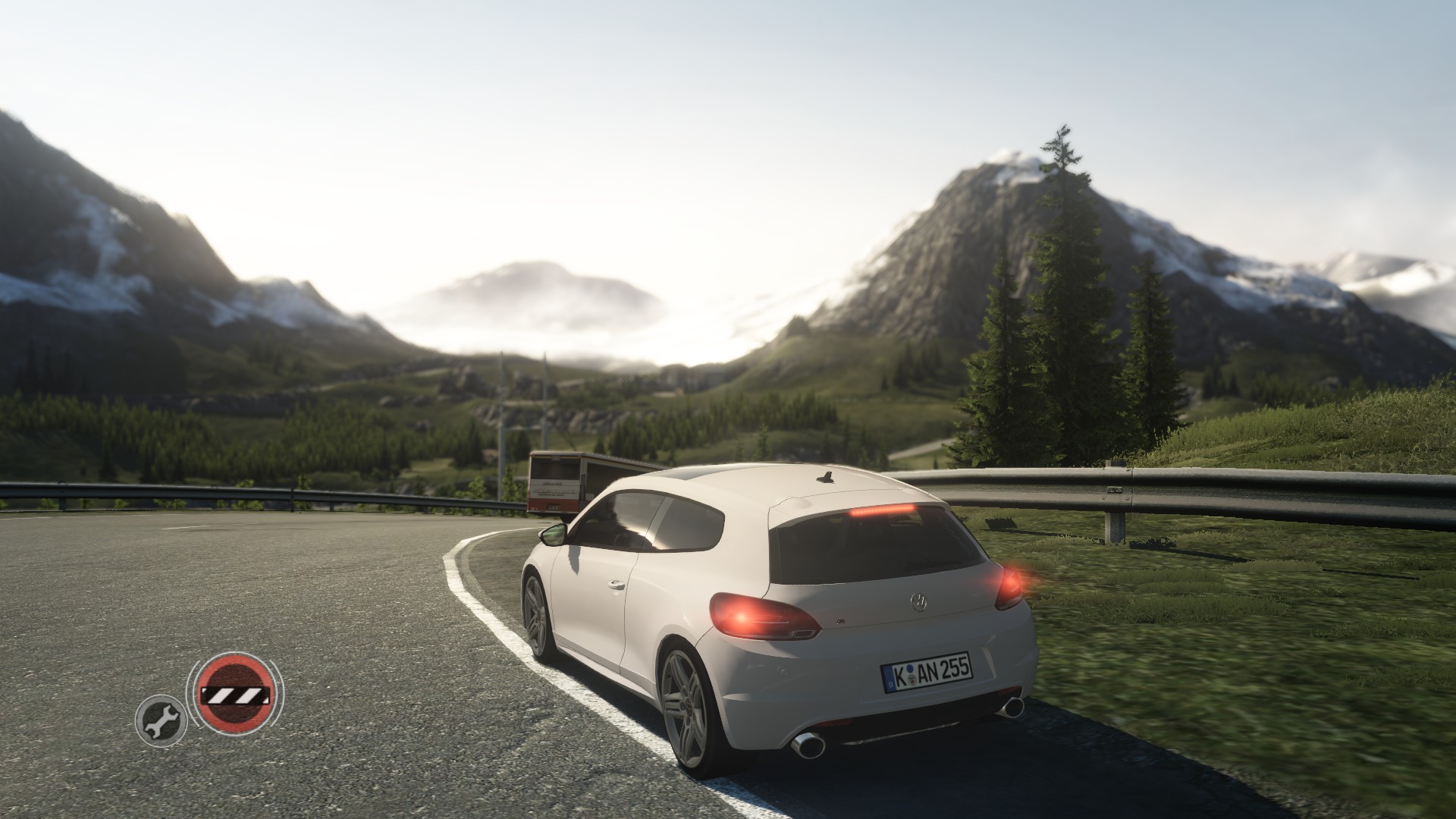This screenshot has height=819, width=1456.
Task: Select the gray wrench icon
Action: pyautogui.click(x=159, y=720)
